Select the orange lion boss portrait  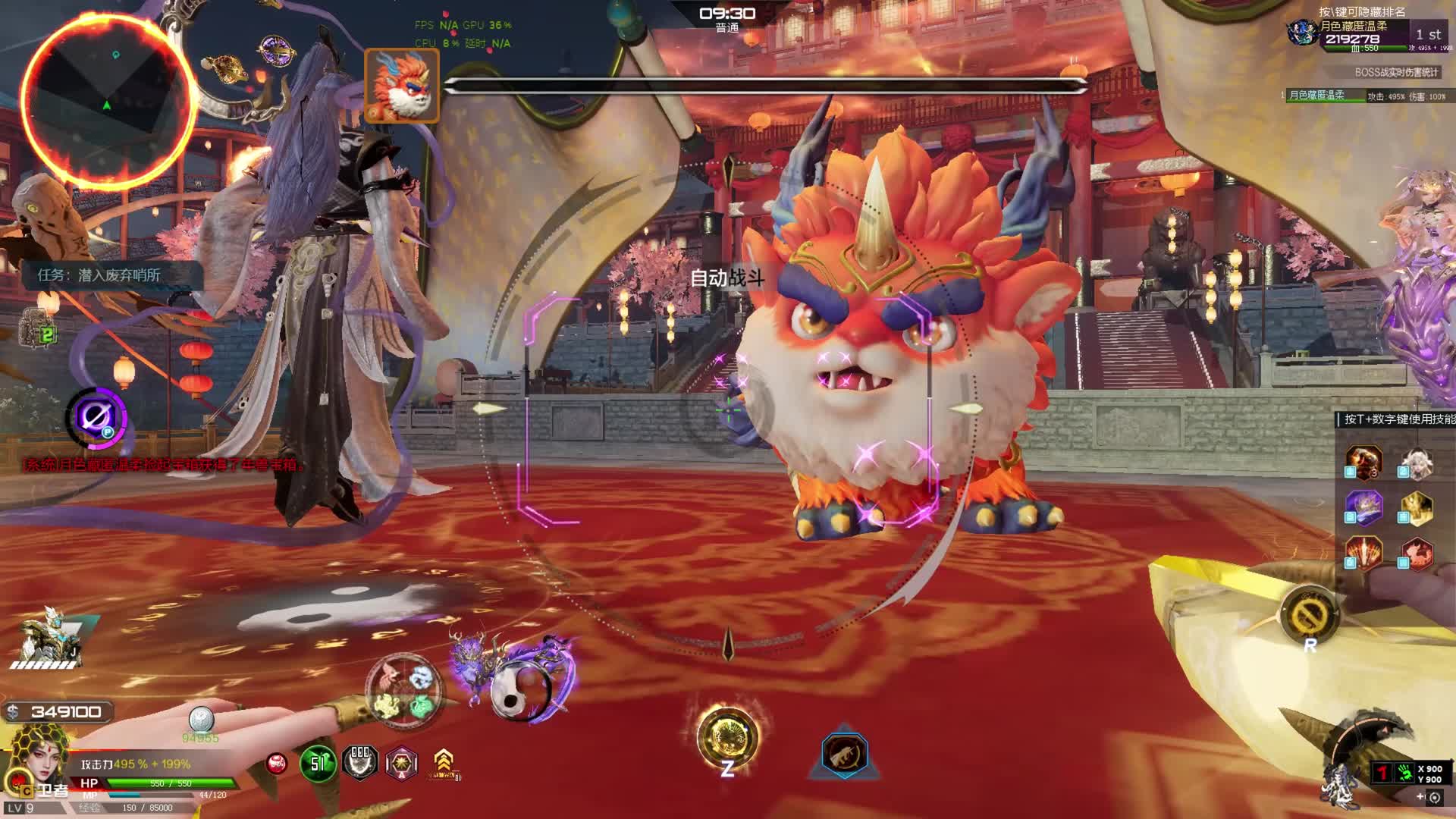click(x=402, y=85)
